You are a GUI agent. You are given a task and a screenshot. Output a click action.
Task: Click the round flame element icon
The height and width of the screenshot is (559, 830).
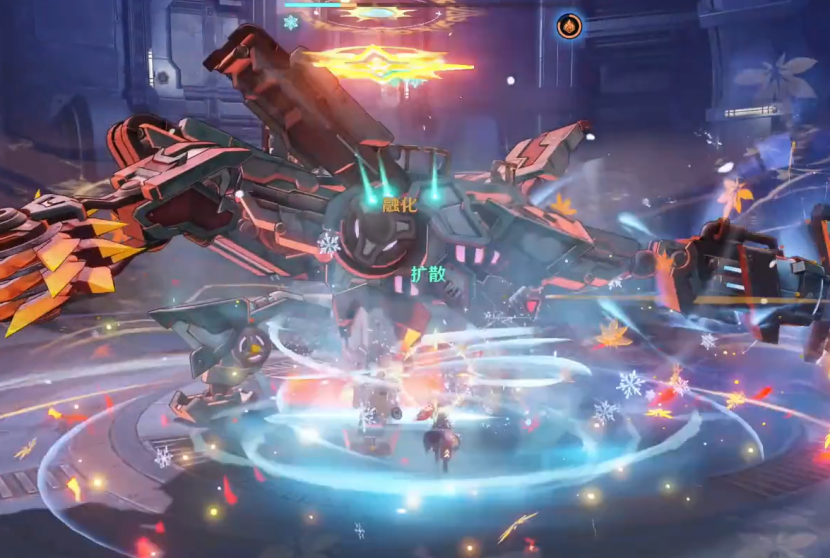(570, 26)
